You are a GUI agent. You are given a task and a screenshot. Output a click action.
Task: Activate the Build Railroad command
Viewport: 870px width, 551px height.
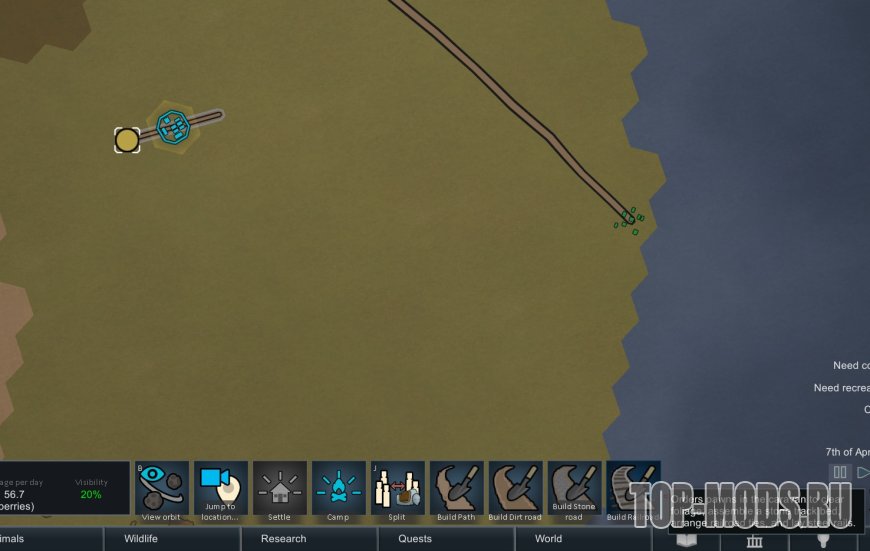(633, 487)
